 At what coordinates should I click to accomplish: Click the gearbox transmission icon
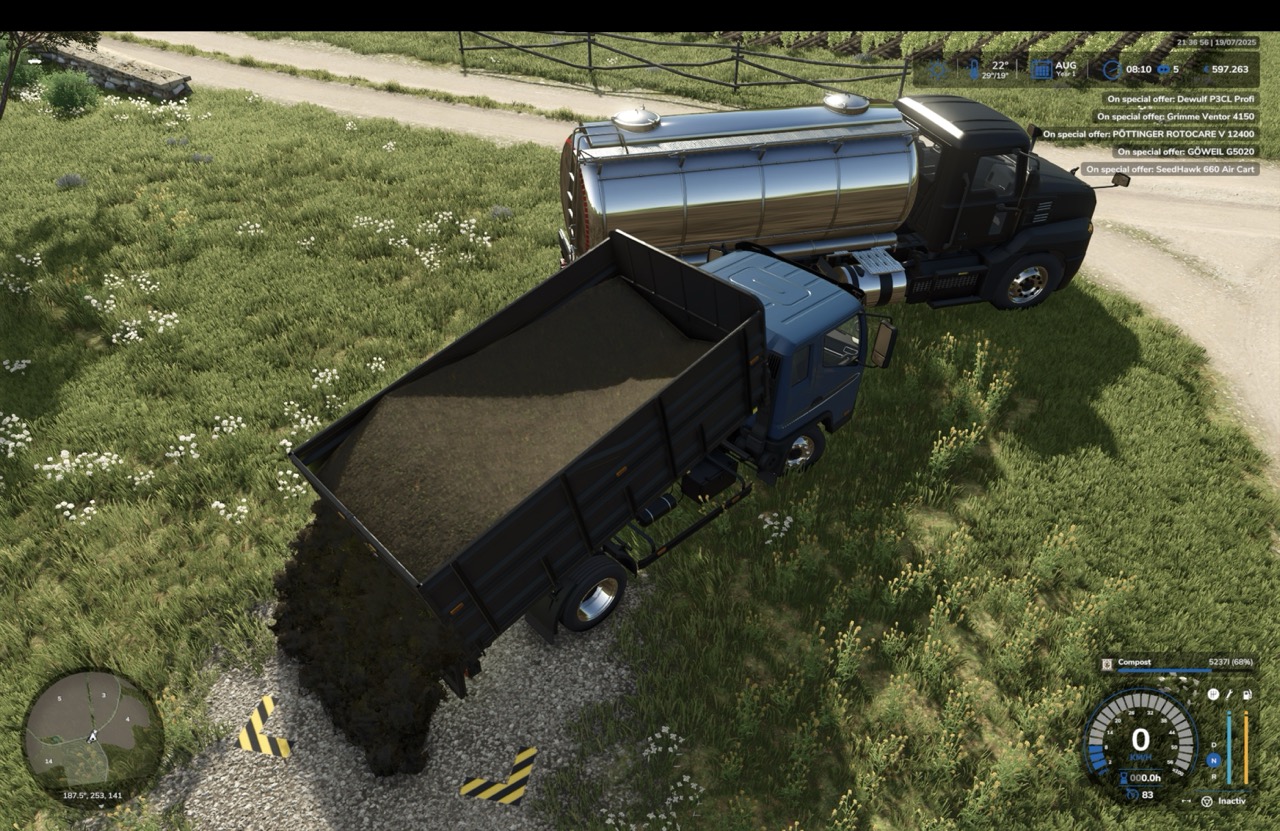pyautogui.click(x=1213, y=694)
